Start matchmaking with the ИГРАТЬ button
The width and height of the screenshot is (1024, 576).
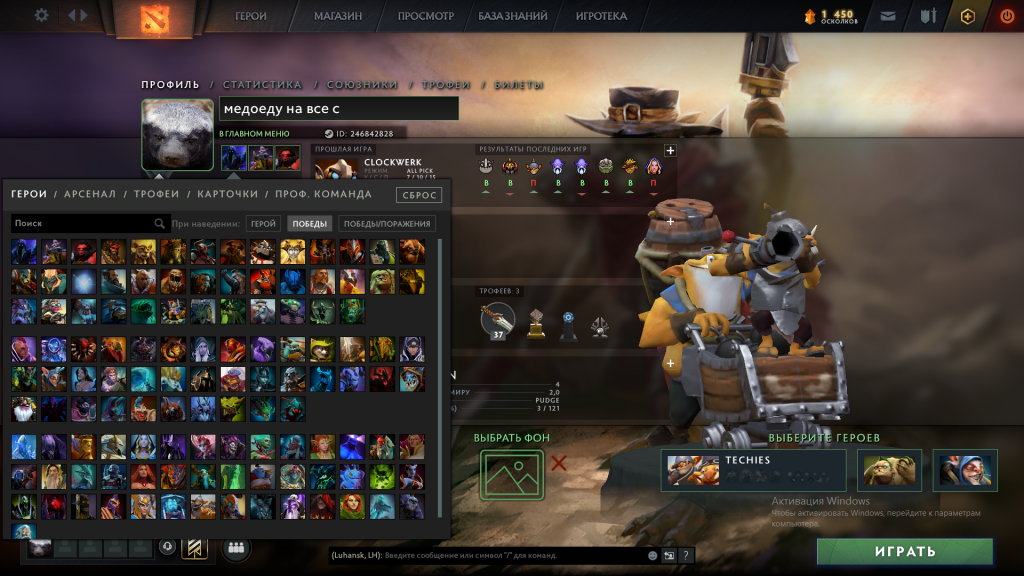coord(904,551)
